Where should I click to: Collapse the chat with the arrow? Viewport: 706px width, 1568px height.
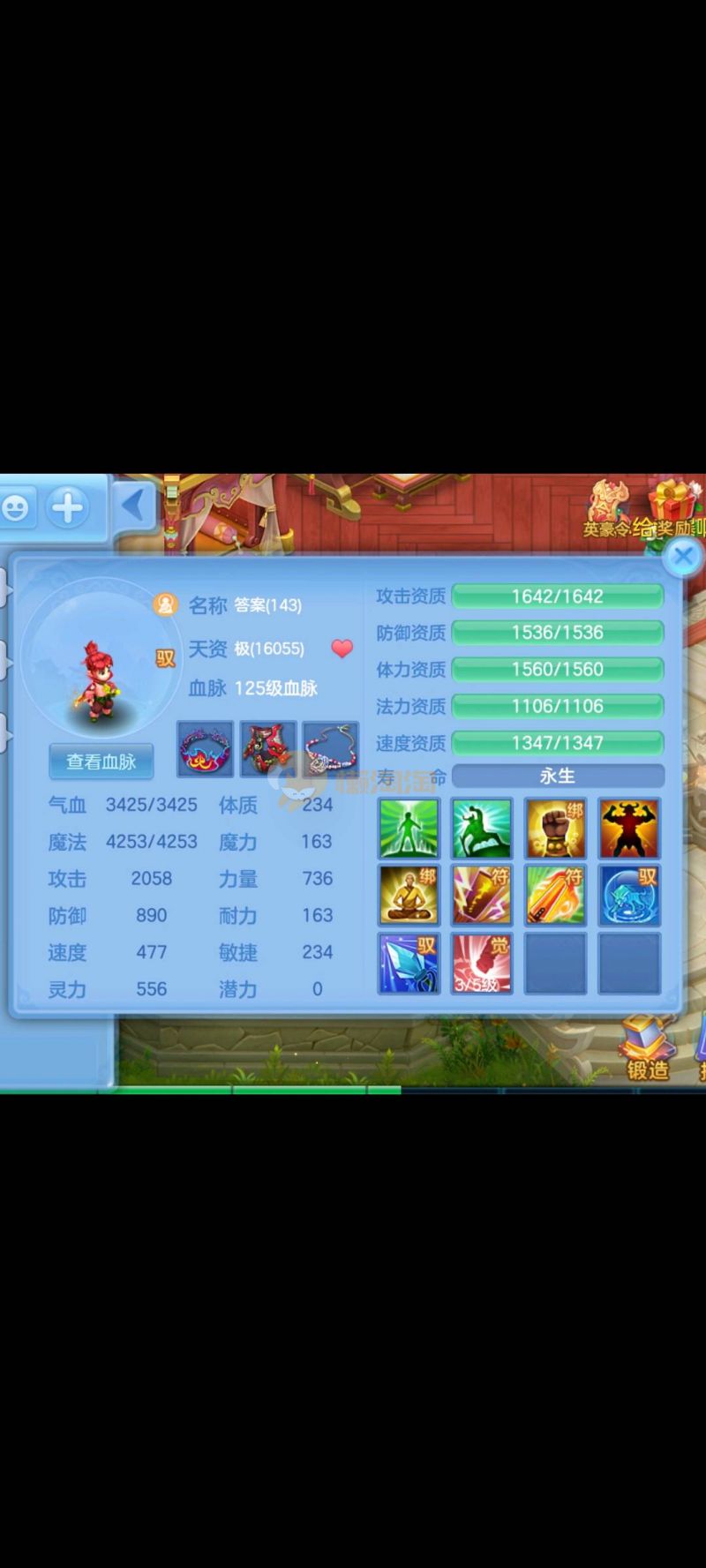point(133,506)
